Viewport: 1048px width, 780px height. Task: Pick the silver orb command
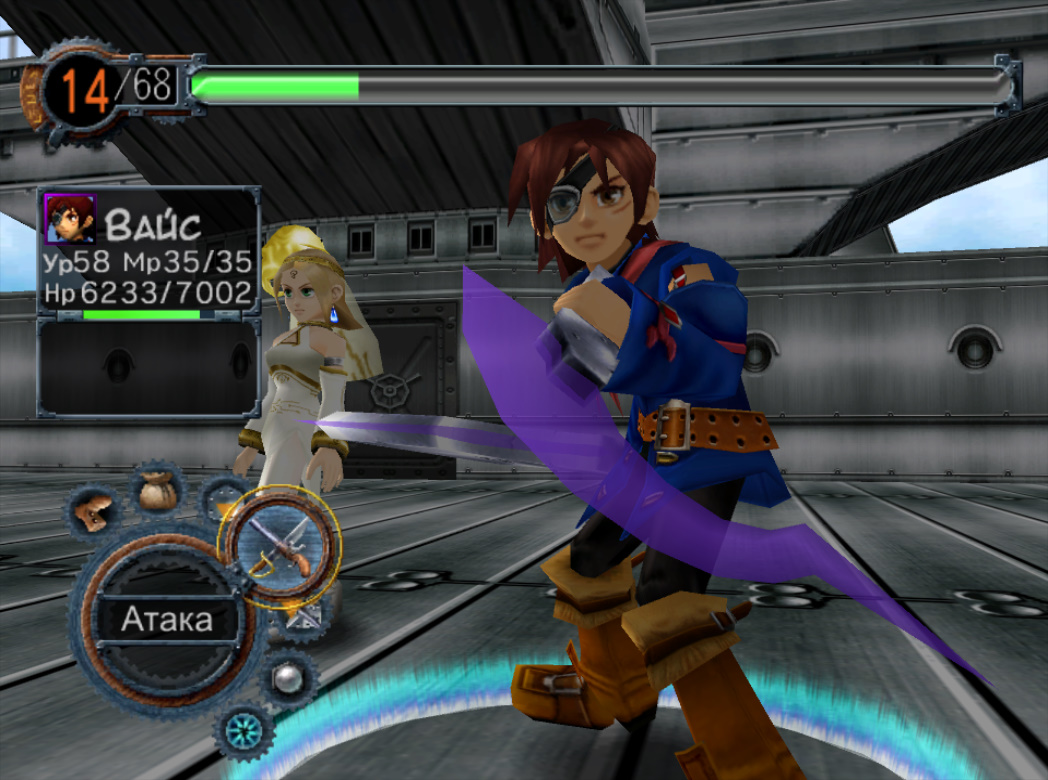click(x=288, y=678)
